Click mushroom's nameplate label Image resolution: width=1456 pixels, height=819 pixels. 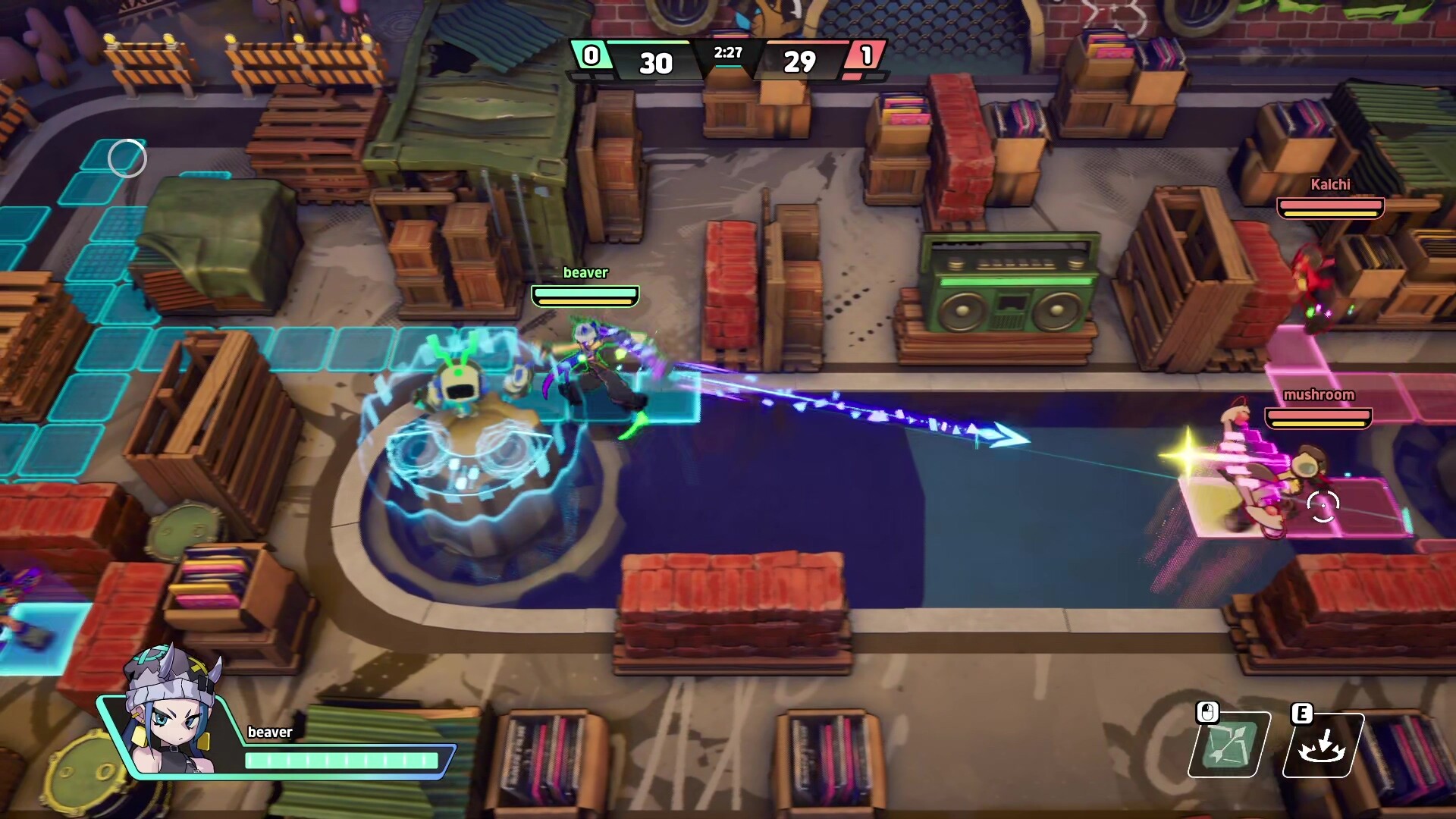pos(1319,395)
